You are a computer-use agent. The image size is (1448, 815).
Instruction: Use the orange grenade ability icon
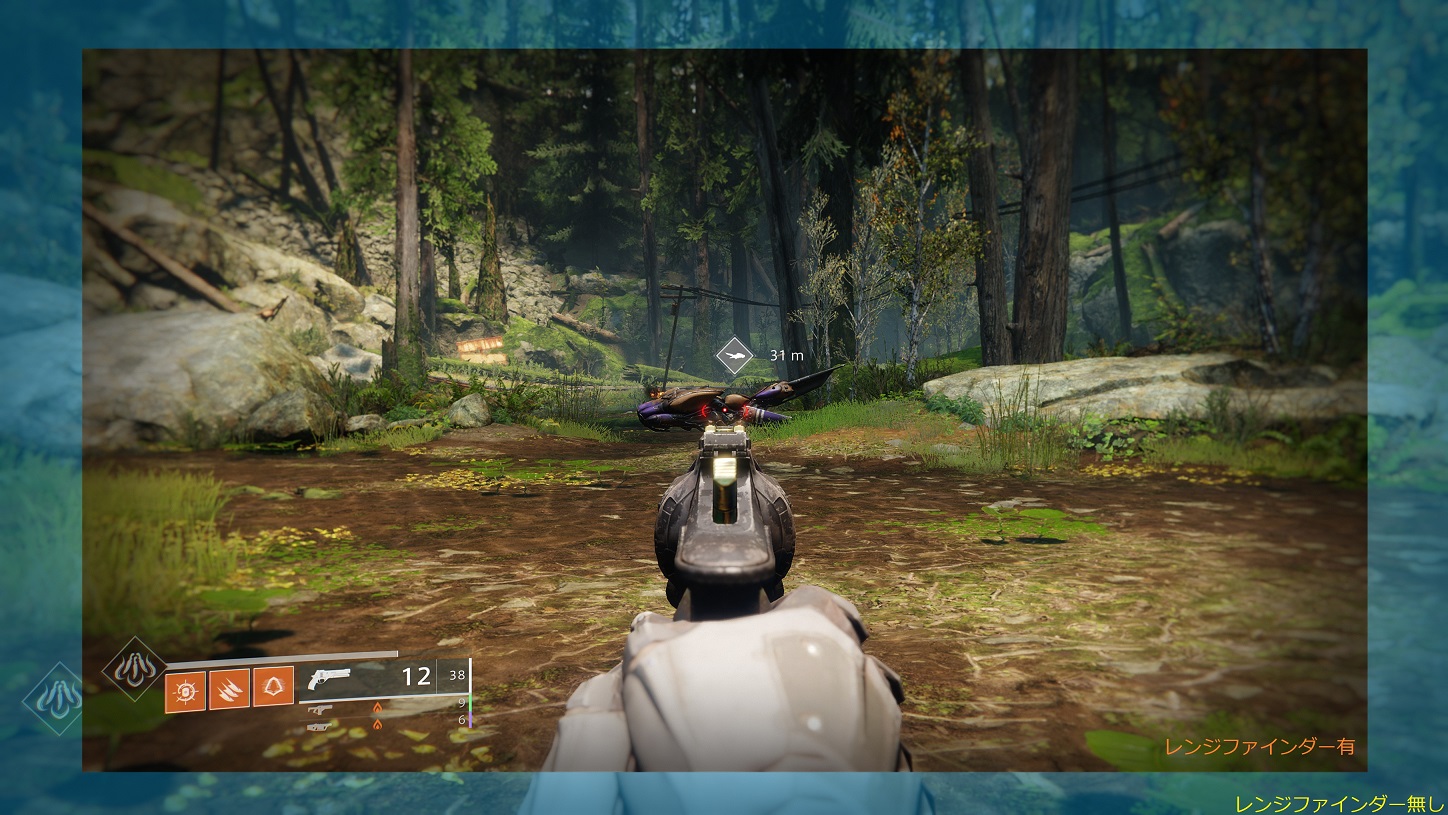[185, 691]
